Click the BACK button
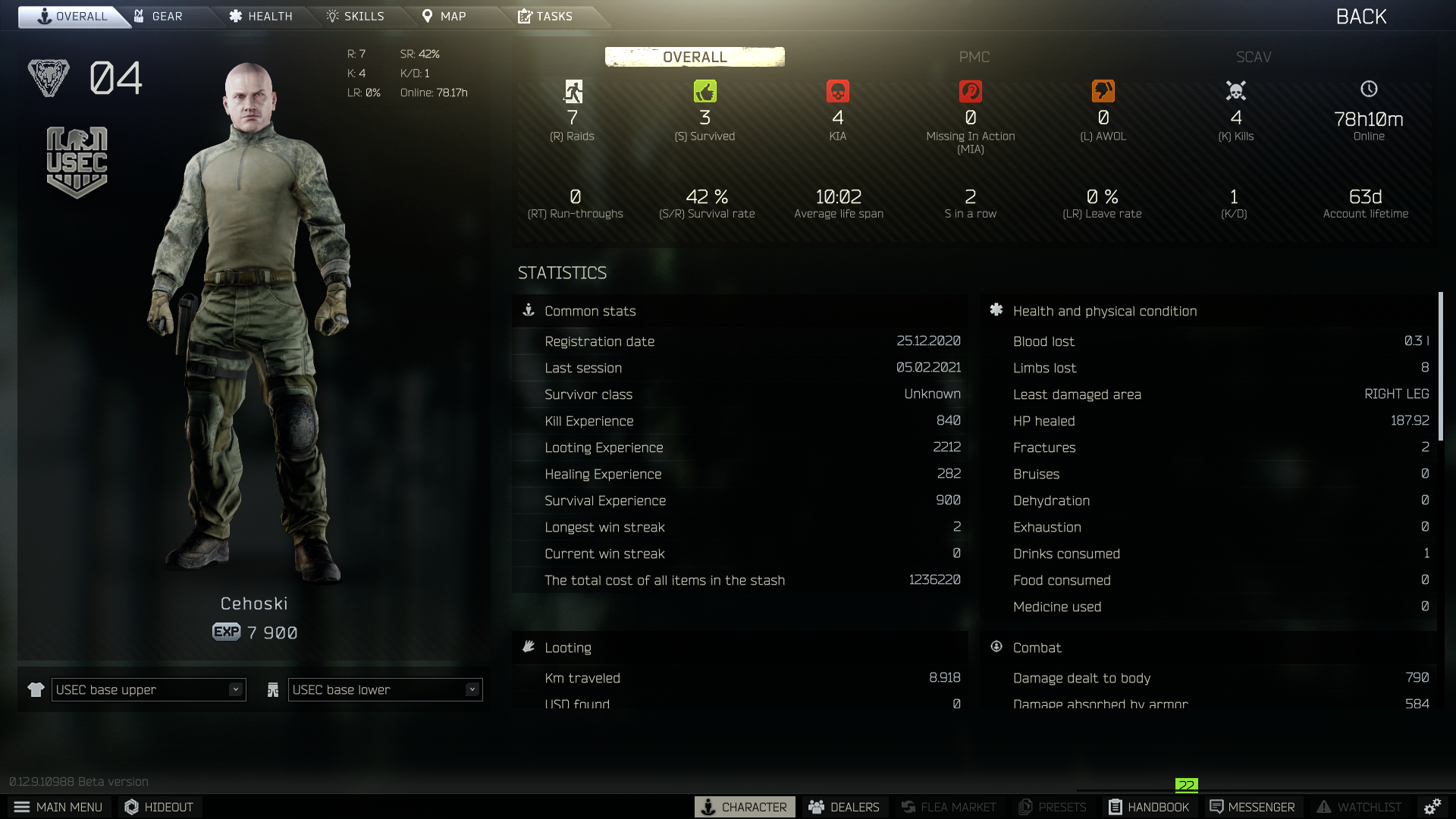The height and width of the screenshot is (819, 1456). (1360, 16)
